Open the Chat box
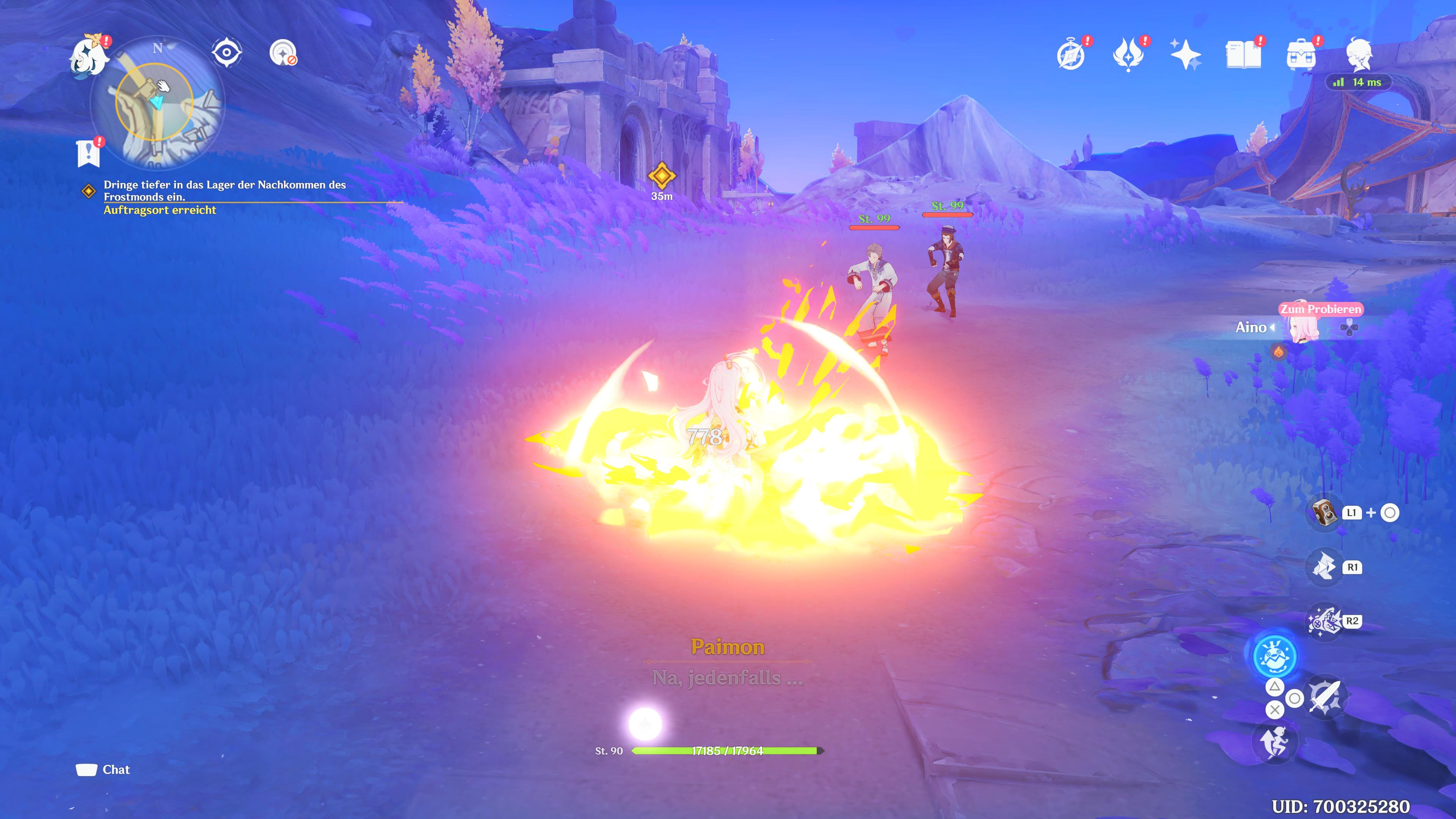This screenshot has height=819, width=1456. [104, 769]
